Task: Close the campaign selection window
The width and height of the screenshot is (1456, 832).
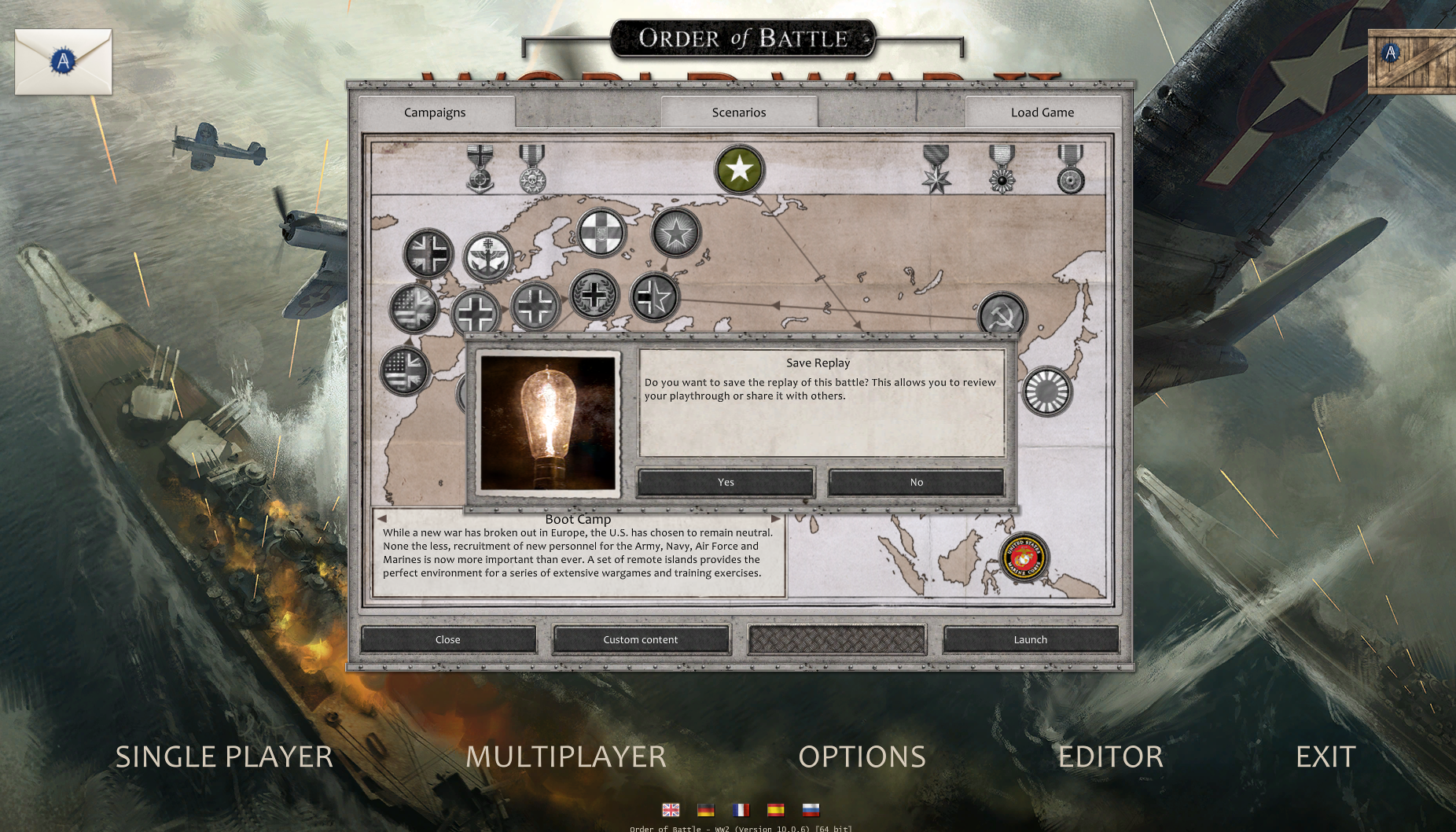Action: [x=448, y=639]
